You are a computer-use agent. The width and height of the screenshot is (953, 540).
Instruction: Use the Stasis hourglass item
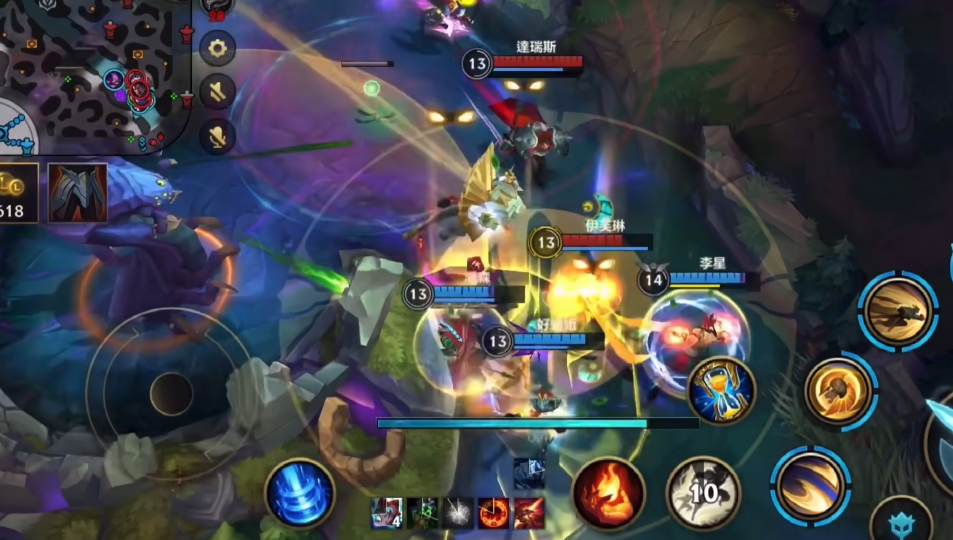pos(721,391)
